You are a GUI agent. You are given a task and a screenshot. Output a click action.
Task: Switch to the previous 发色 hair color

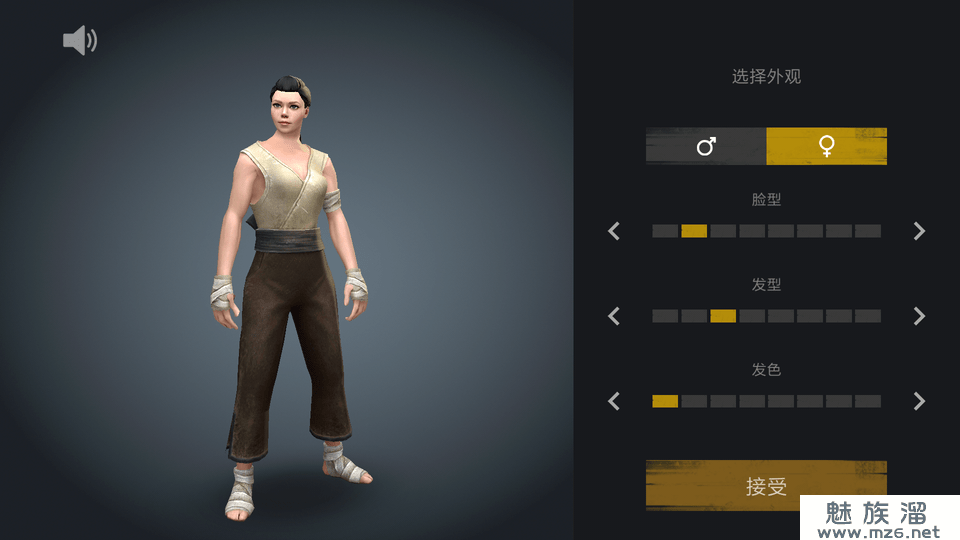tap(614, 401)
